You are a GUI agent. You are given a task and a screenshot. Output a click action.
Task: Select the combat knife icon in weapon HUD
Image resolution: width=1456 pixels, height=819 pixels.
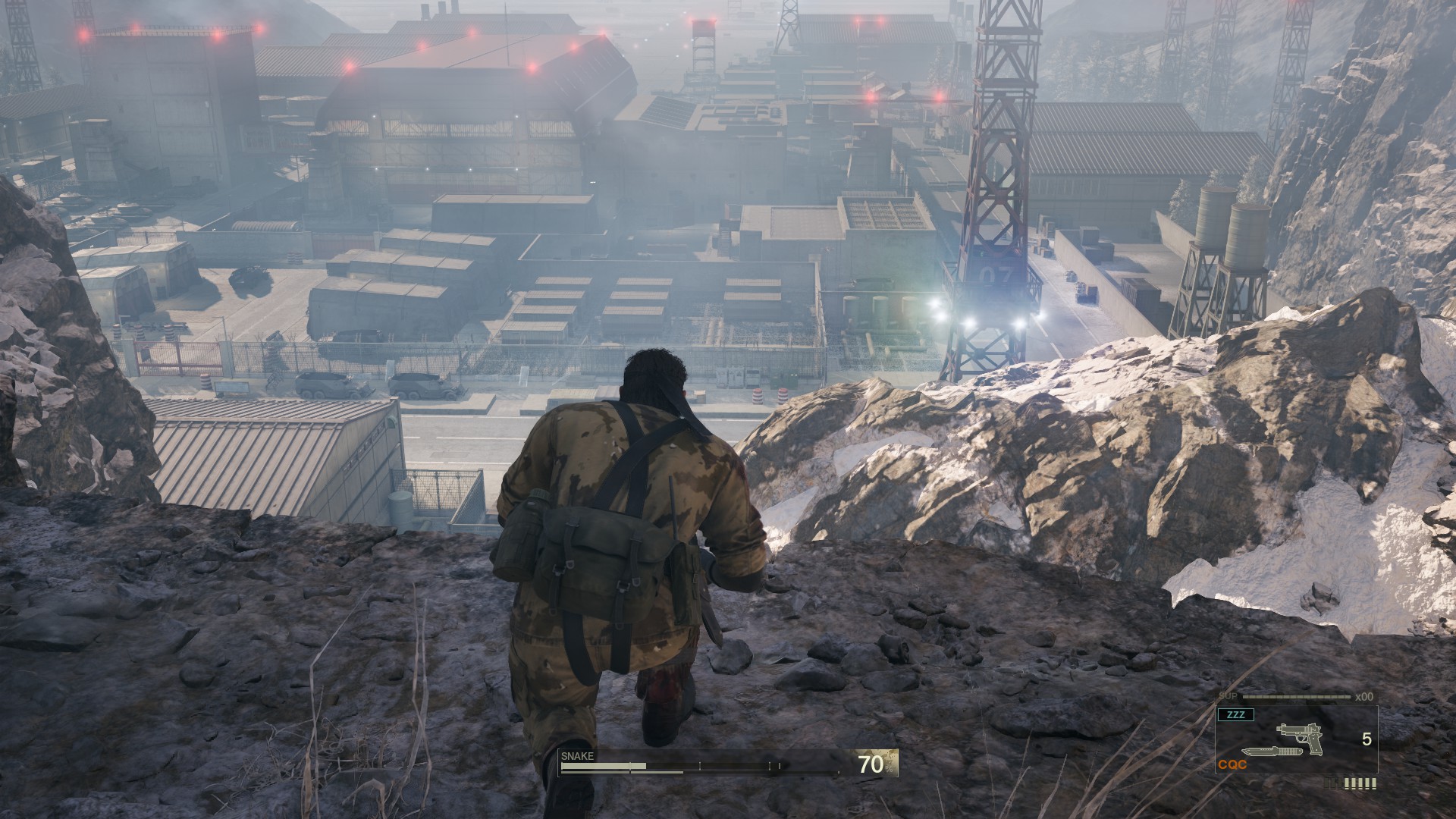coord(1272,752)
